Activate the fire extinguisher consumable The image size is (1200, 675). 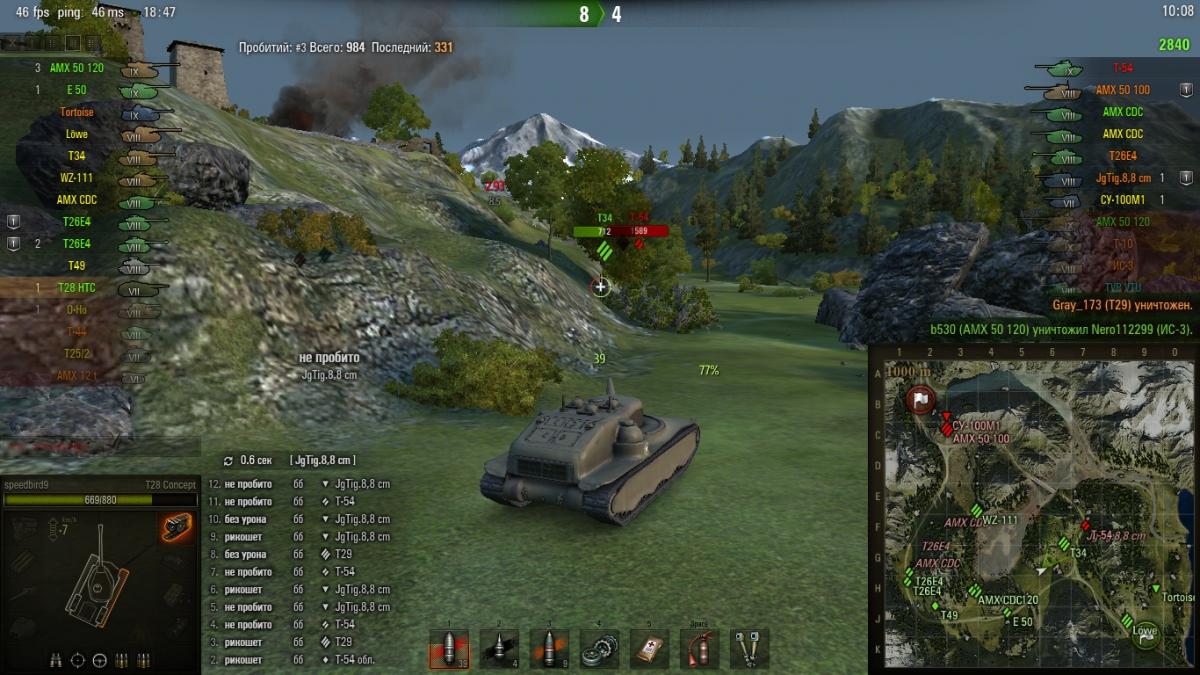tap(699, 649)
